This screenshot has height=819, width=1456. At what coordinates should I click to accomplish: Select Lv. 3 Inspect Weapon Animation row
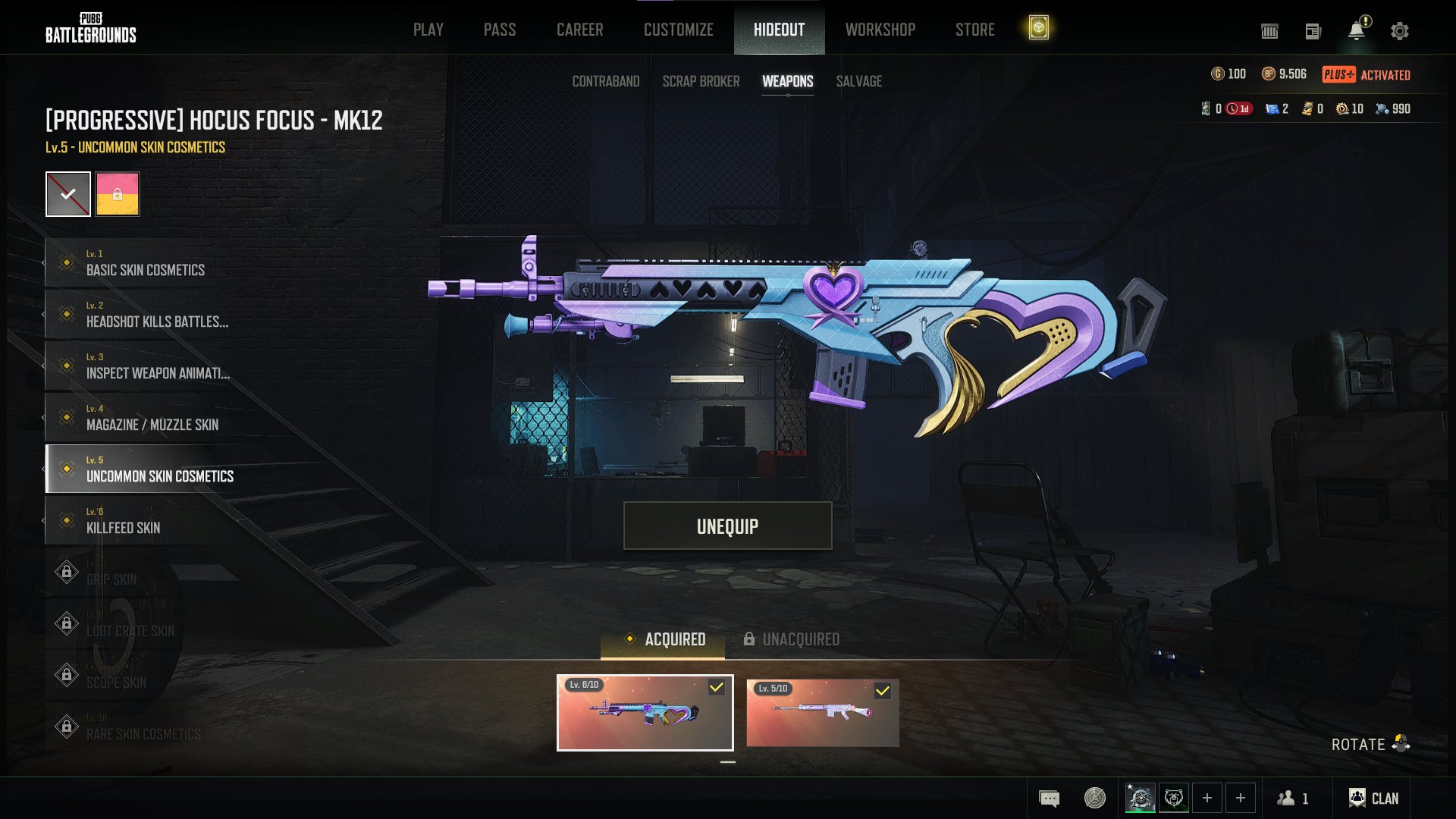pos(157,366)
